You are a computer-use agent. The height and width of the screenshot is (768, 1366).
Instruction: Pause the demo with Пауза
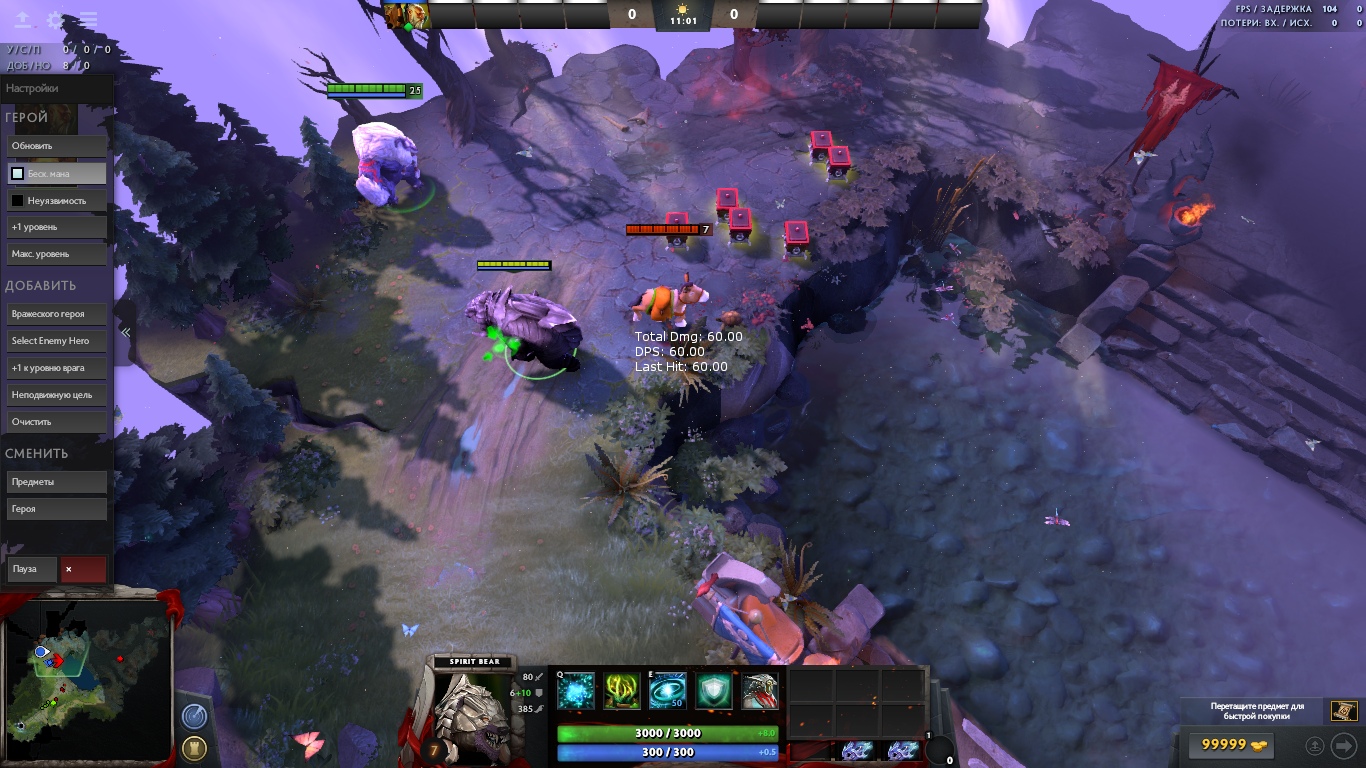(33, 569)
